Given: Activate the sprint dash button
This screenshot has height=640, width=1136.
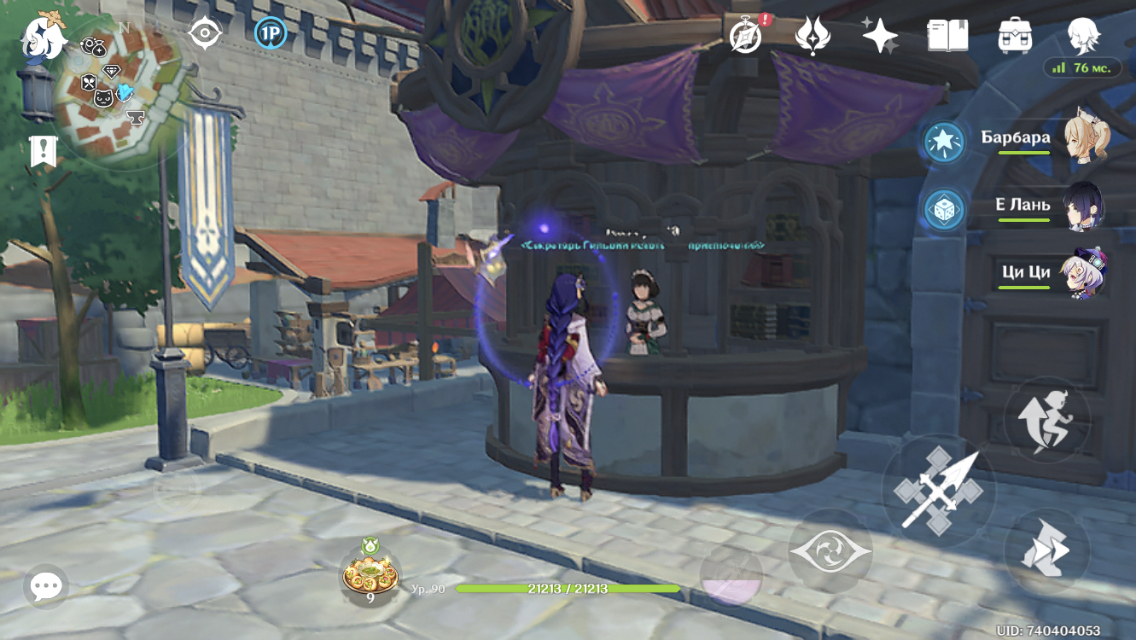Looking at the screenshot, I should pyautogui.click(x=1046, y=552).
